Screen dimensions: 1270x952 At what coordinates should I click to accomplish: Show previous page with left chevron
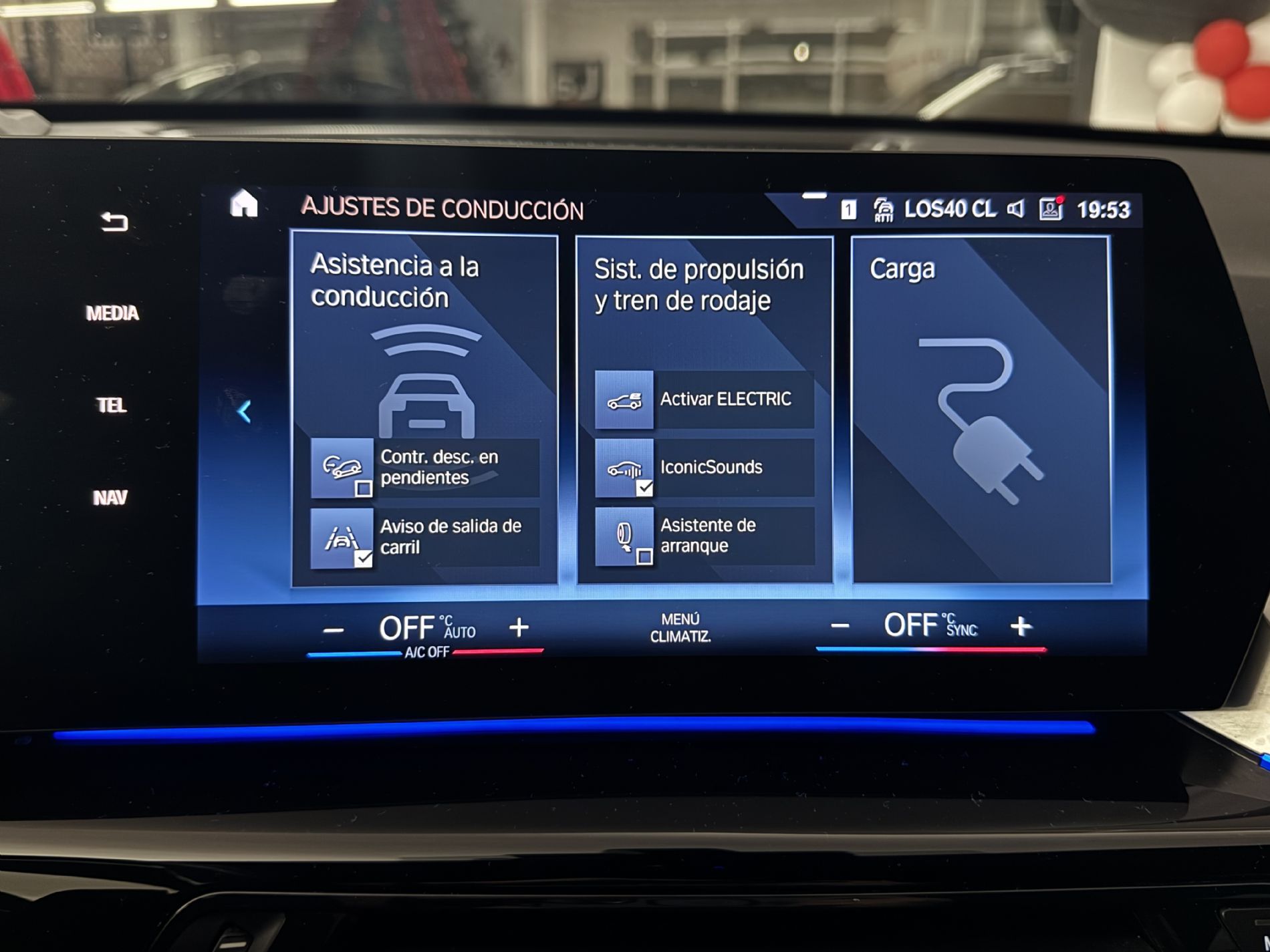point(245,412)
